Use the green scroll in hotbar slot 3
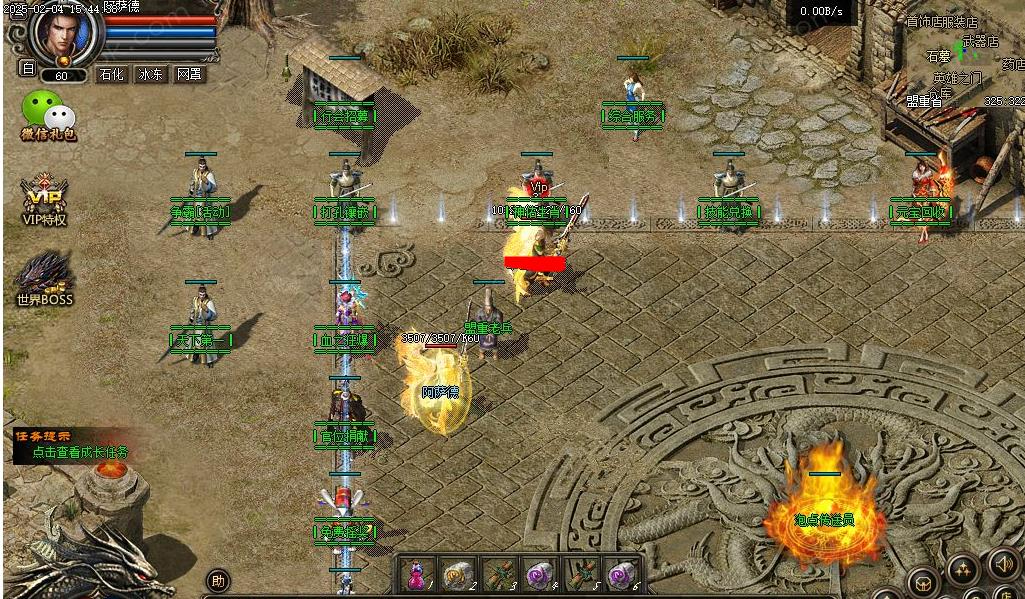The width and height of the screenshot is (1025, 599). 497,575
